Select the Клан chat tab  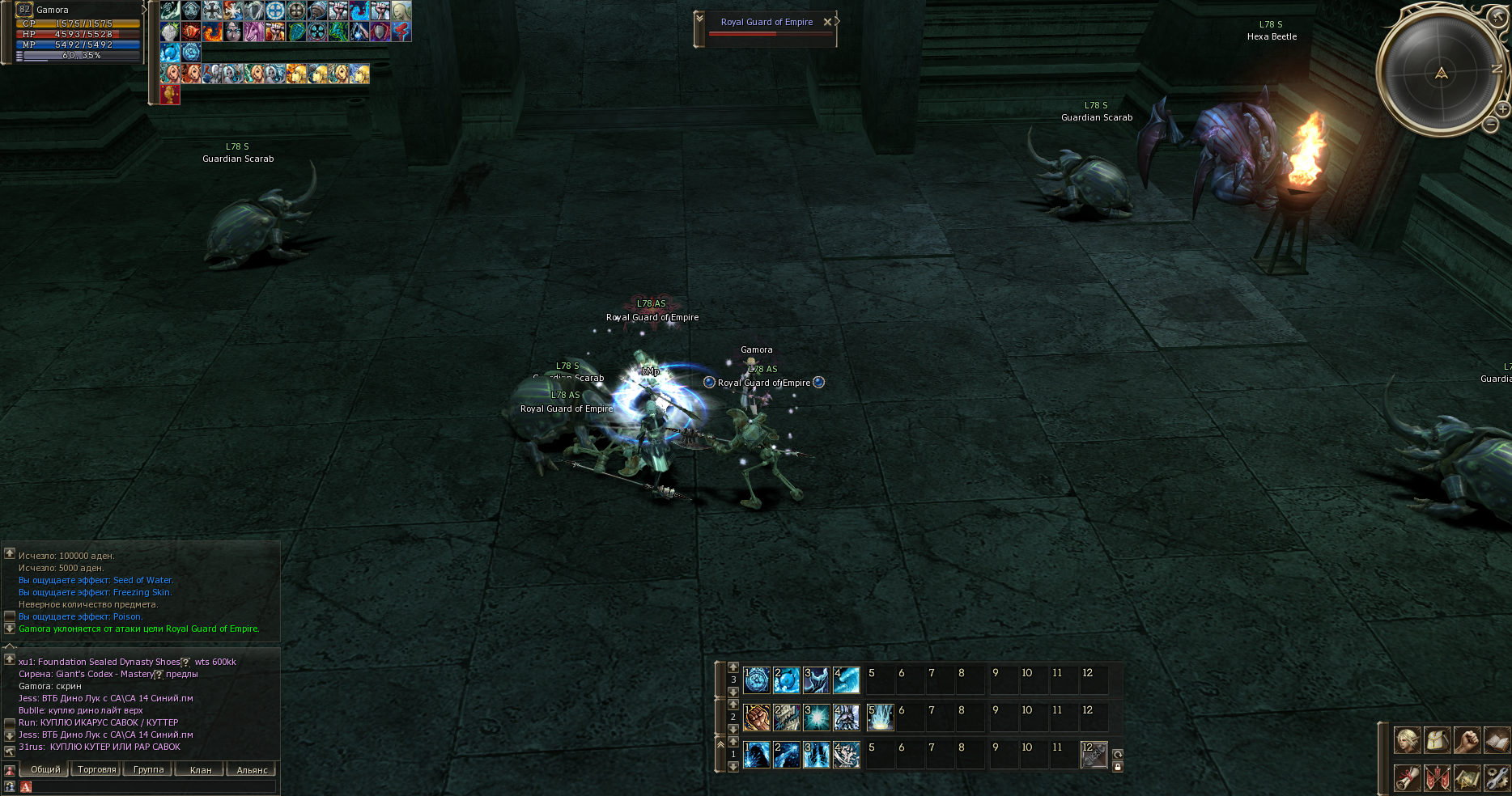(200, 769)
